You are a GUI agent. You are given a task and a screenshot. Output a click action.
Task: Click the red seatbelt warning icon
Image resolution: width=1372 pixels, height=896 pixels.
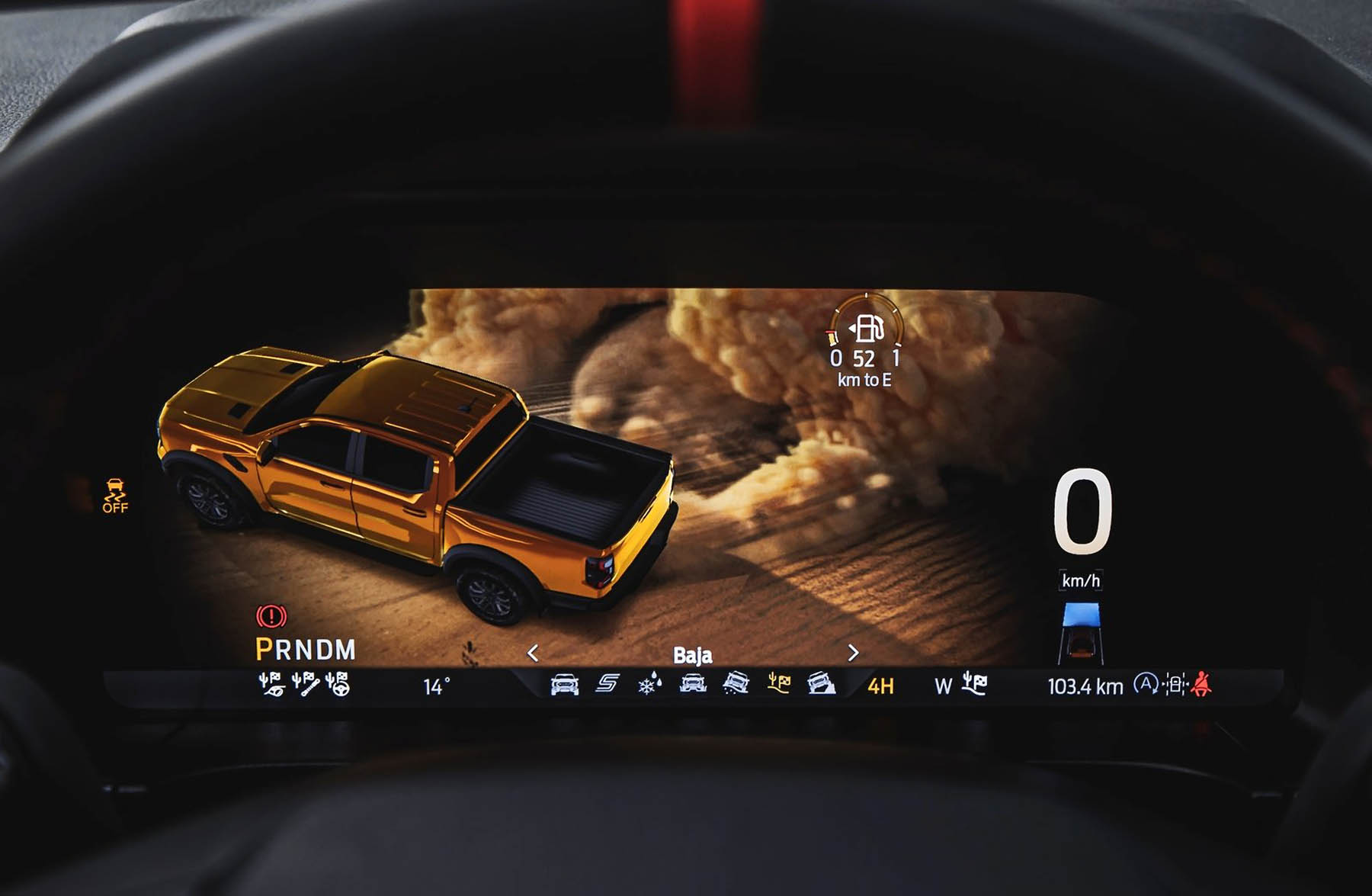coord(1202,684)
